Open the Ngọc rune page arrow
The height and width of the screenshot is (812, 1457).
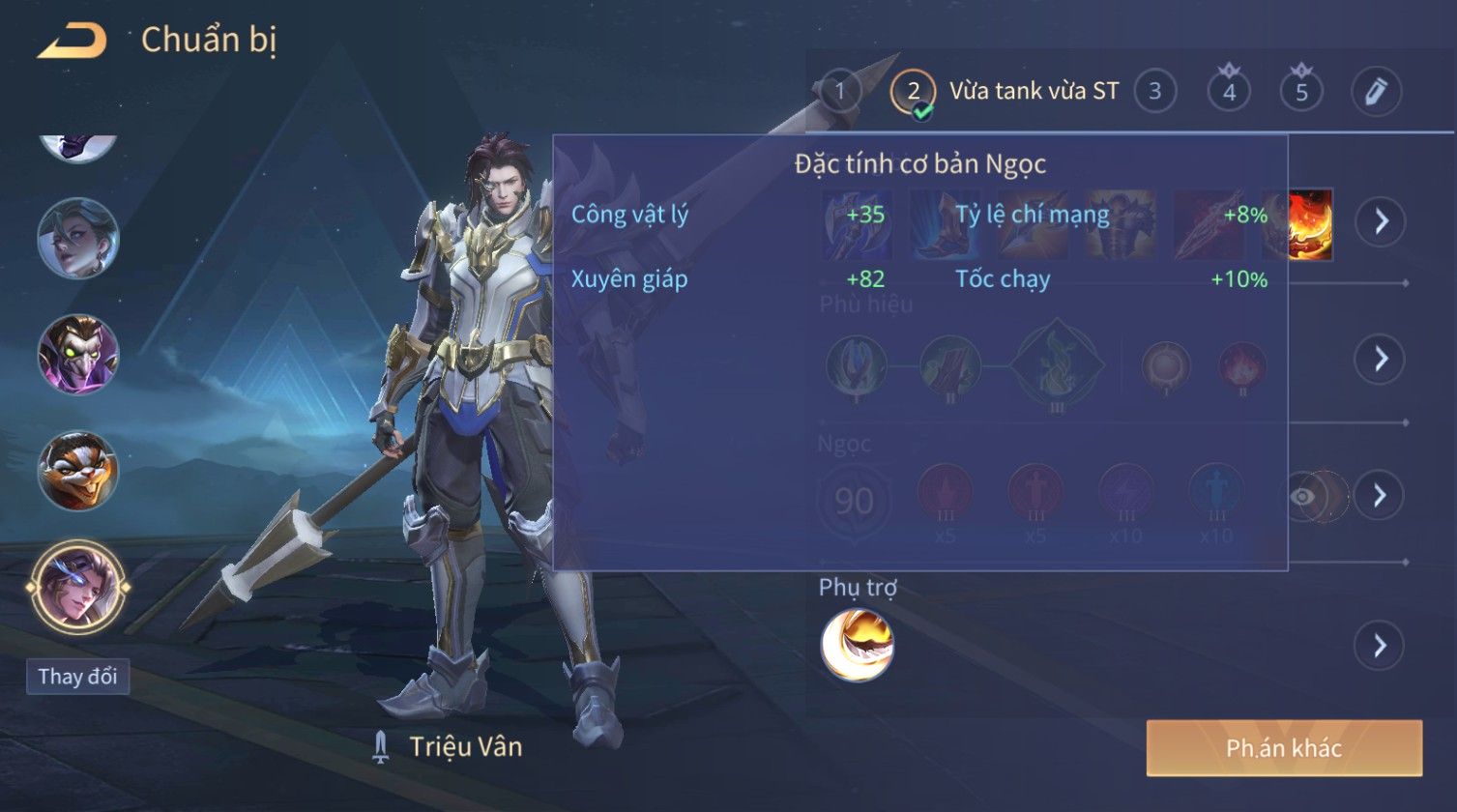pyautogui.click(x=1380, y=495)
